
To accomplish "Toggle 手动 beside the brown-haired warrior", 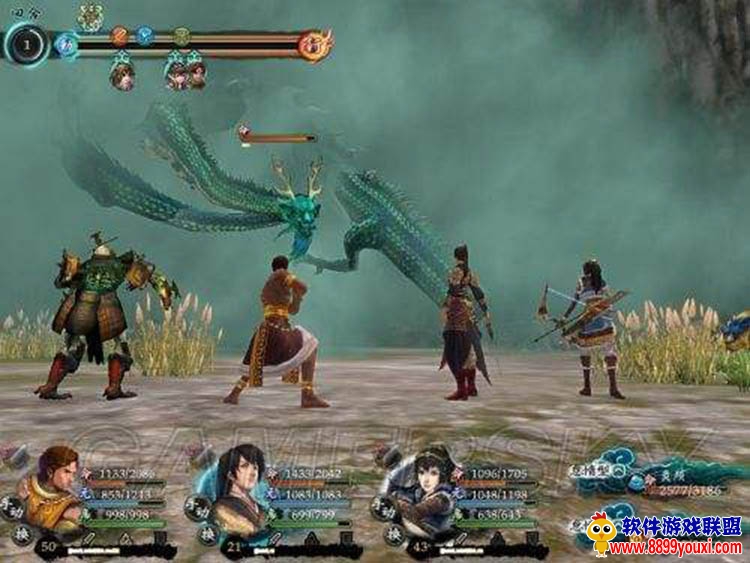I will [10, 505].
